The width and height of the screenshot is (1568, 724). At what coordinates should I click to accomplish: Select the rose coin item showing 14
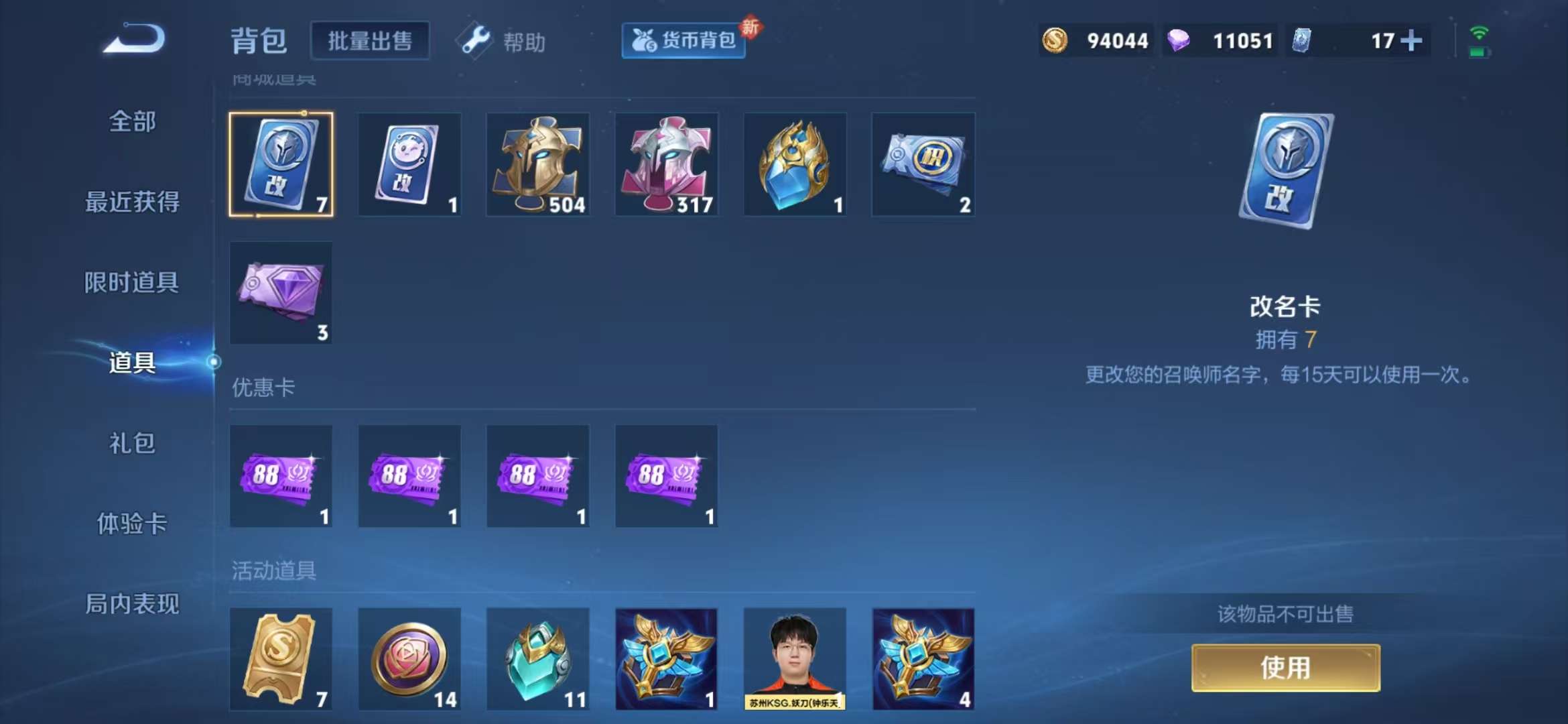(409, 659)
